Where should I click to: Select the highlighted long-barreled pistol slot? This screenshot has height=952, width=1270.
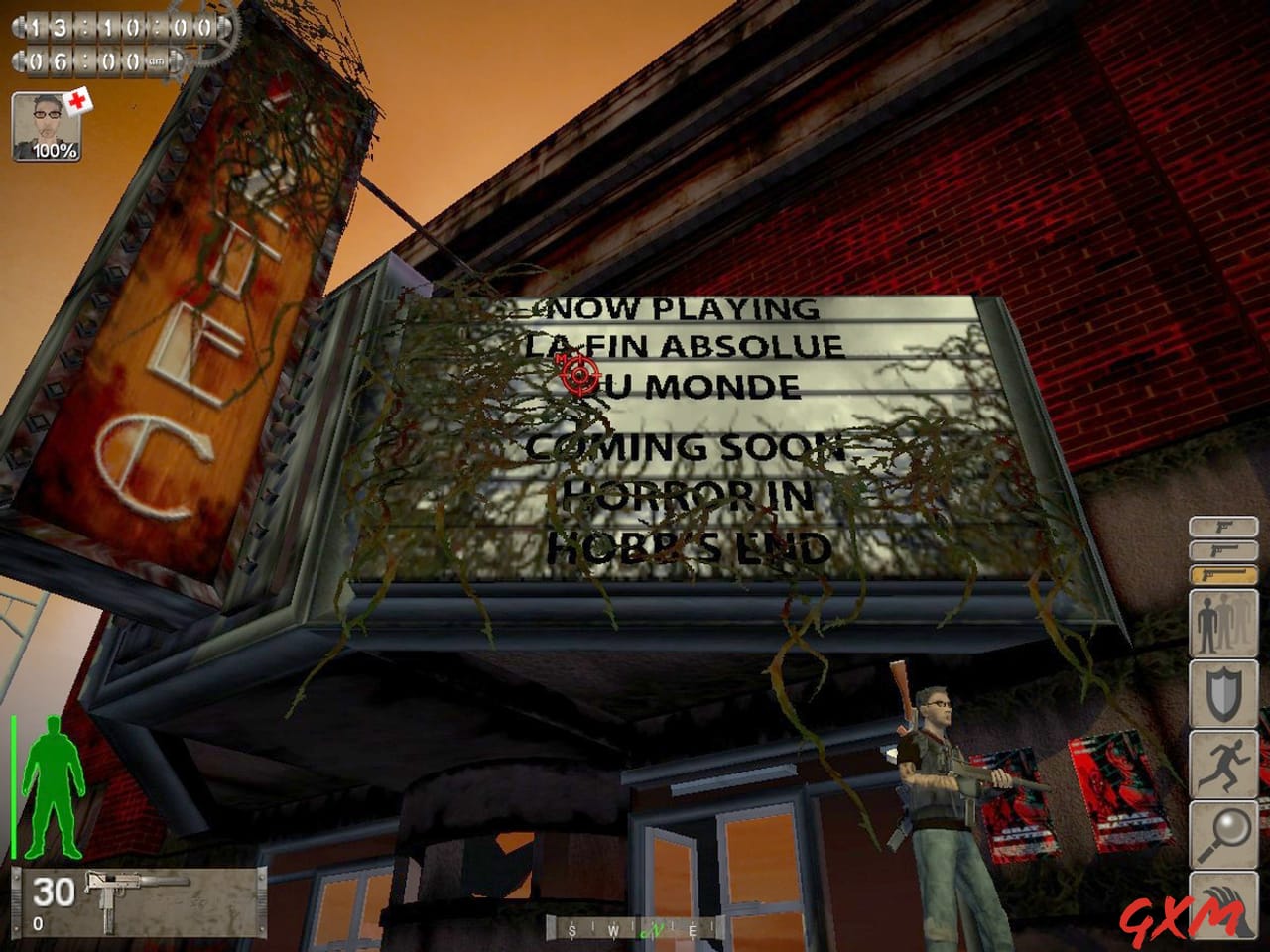coord(1223,575)
